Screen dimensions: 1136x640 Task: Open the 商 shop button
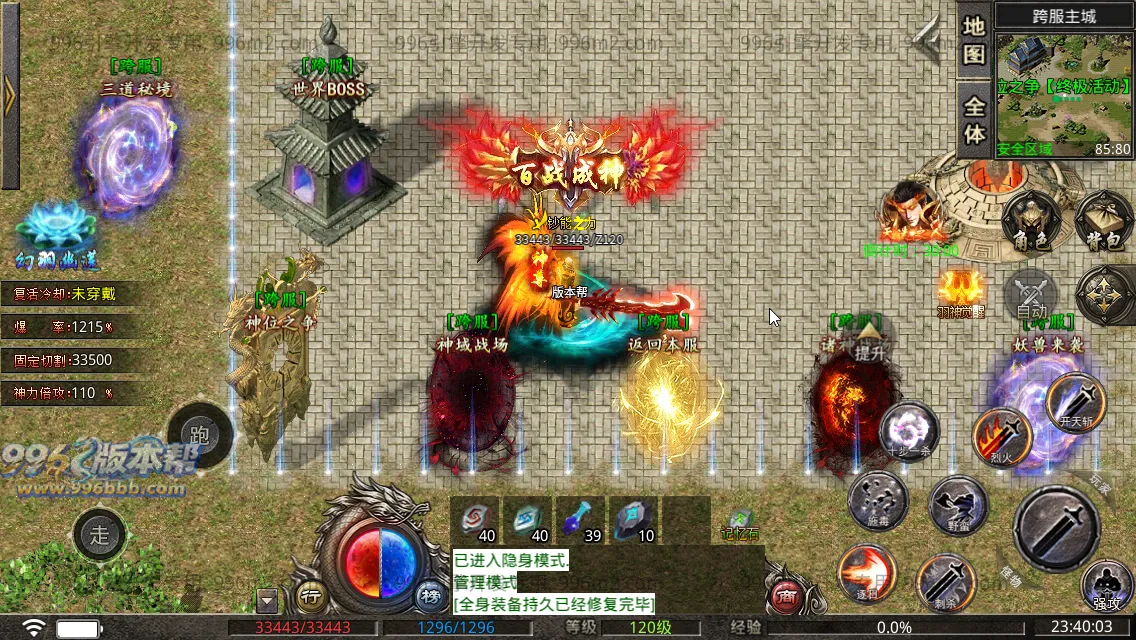pos(786,597)
